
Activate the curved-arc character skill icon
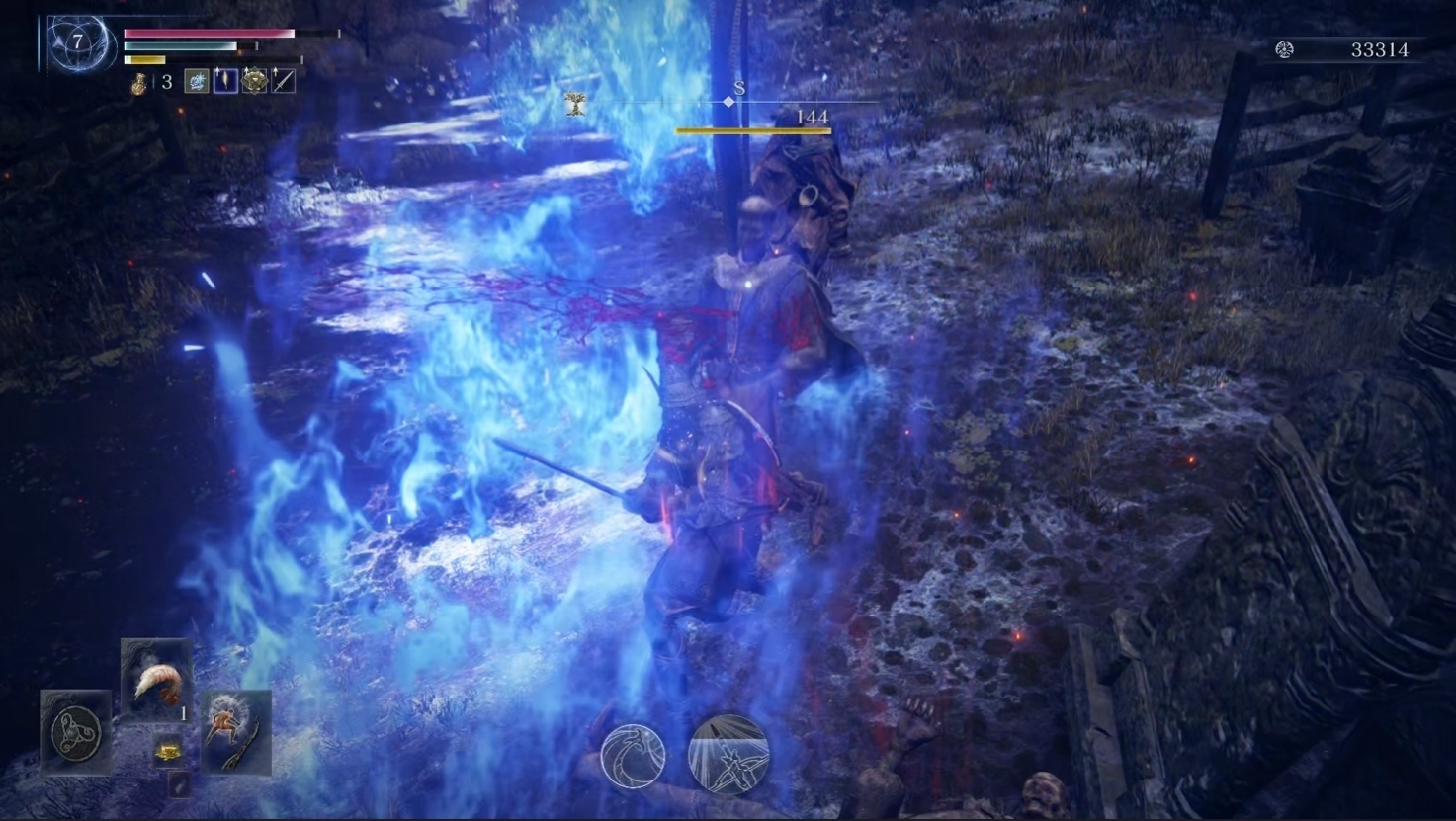(633, 756)
